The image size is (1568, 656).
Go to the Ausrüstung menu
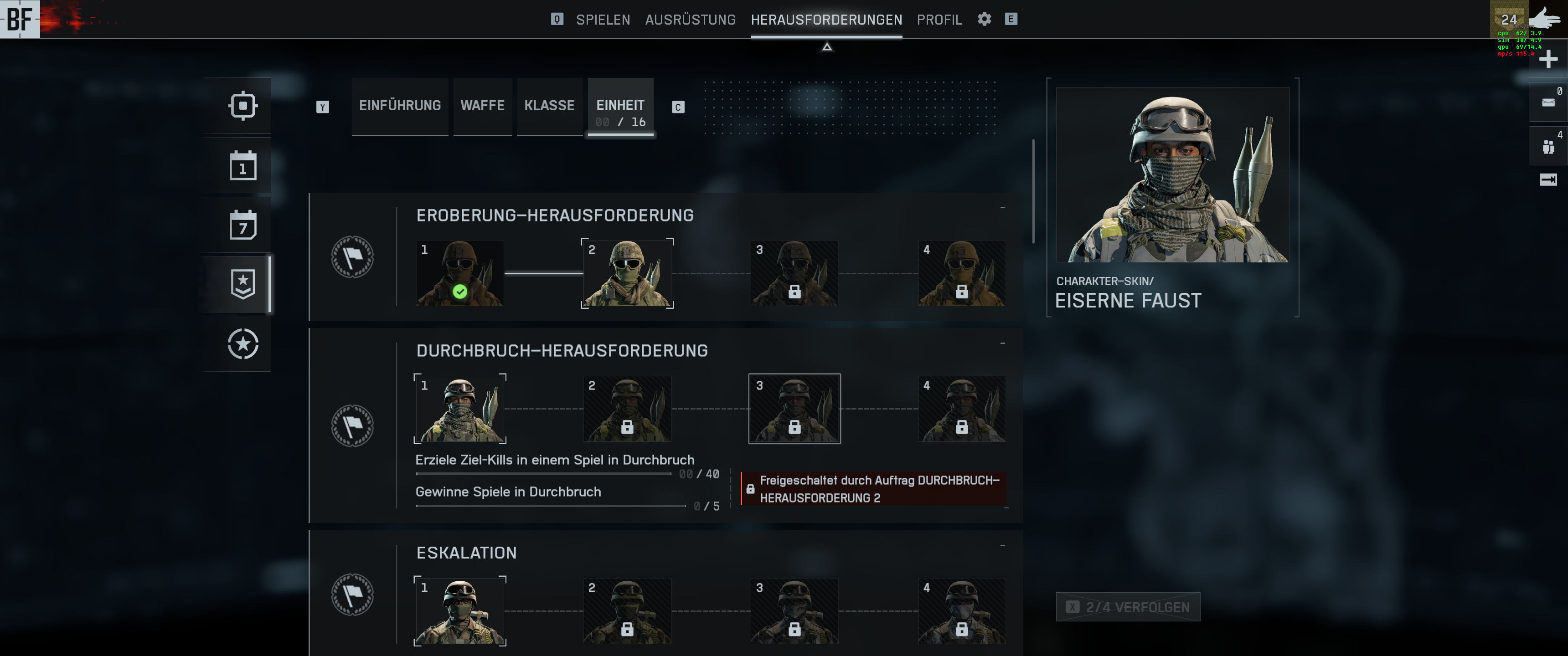690,20
